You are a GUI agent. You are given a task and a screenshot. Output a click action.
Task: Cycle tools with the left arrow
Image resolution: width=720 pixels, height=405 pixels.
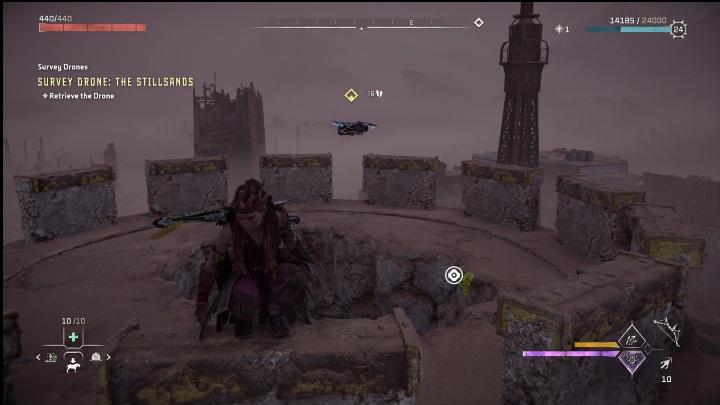coord(38,357)
